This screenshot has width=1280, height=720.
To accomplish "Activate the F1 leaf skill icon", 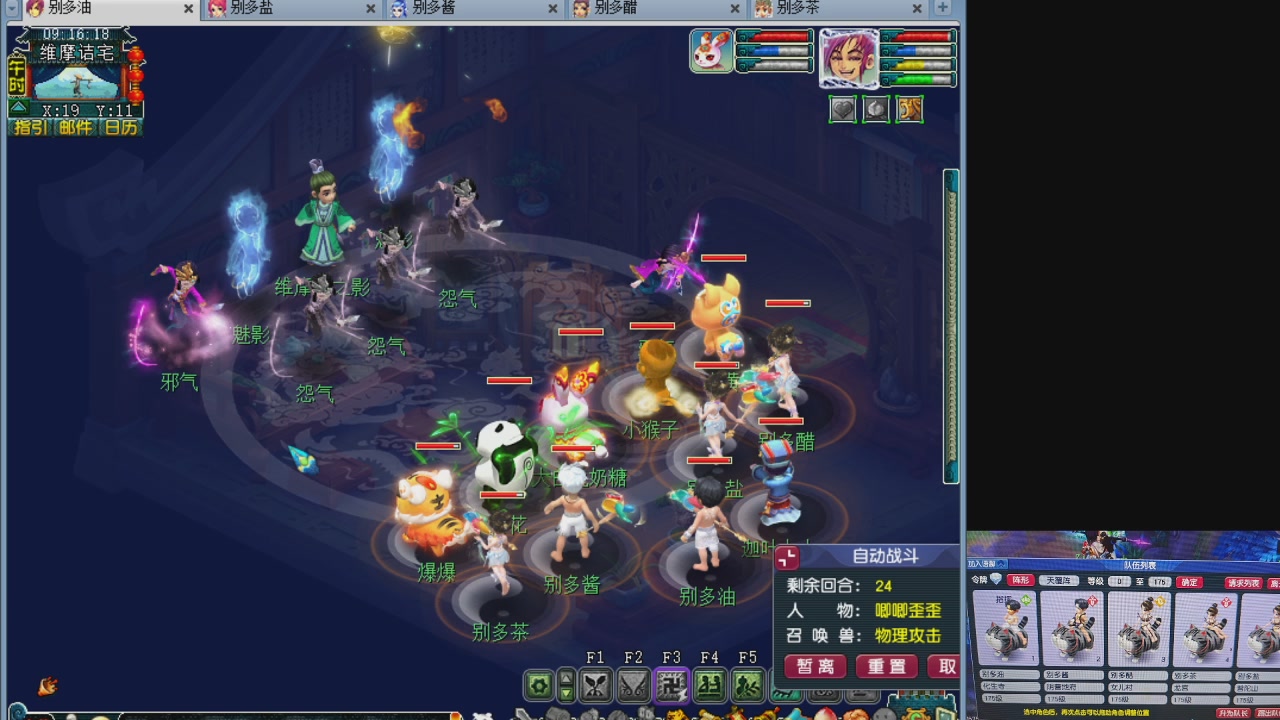I will pyautogui.click(x=596, y=686).
